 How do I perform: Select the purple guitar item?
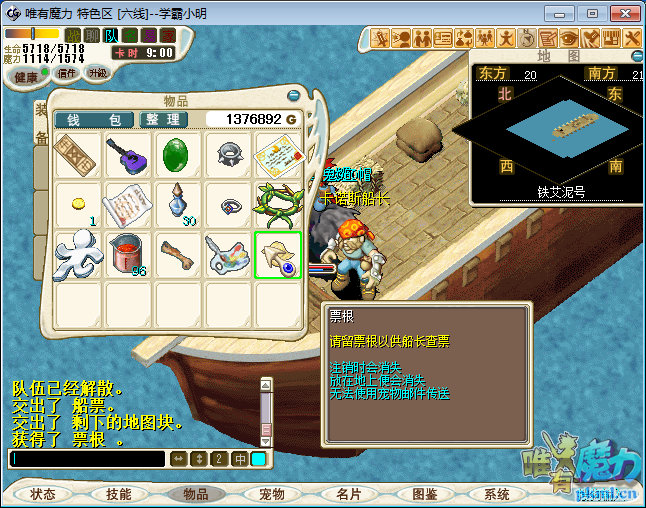tap(129, 155)
